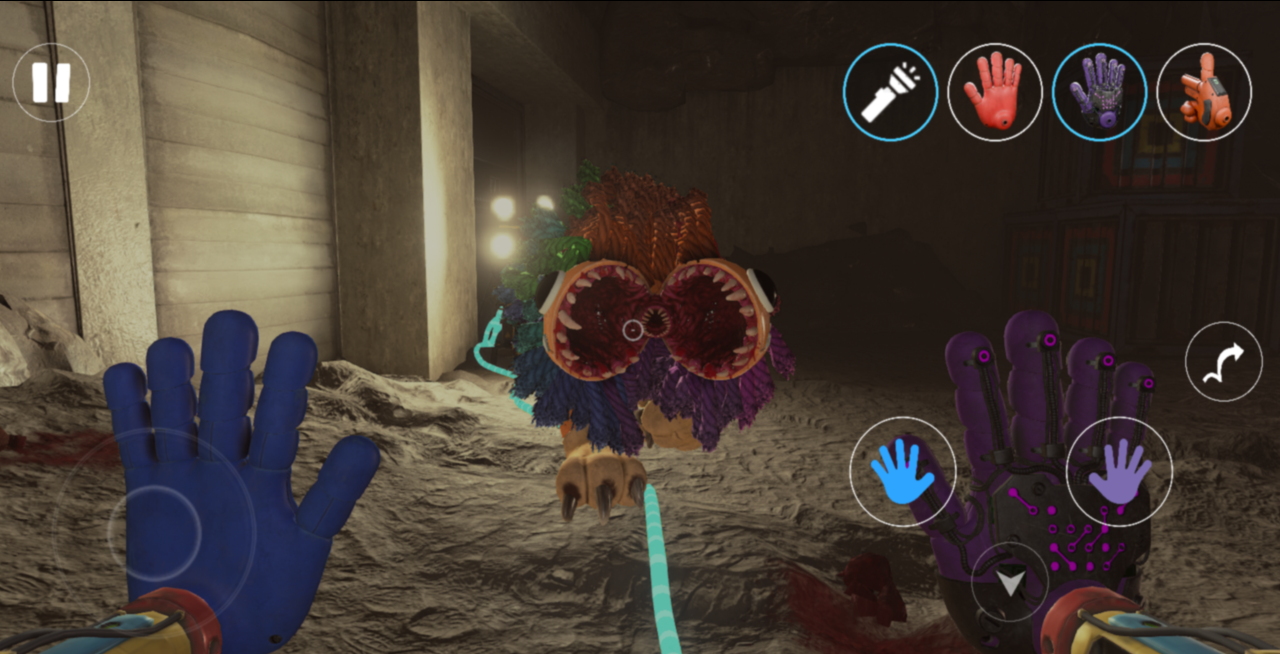This screenshot has height=654, width=1280.
Task: Fire the purple right hand button
Action: click(1119, 471)
